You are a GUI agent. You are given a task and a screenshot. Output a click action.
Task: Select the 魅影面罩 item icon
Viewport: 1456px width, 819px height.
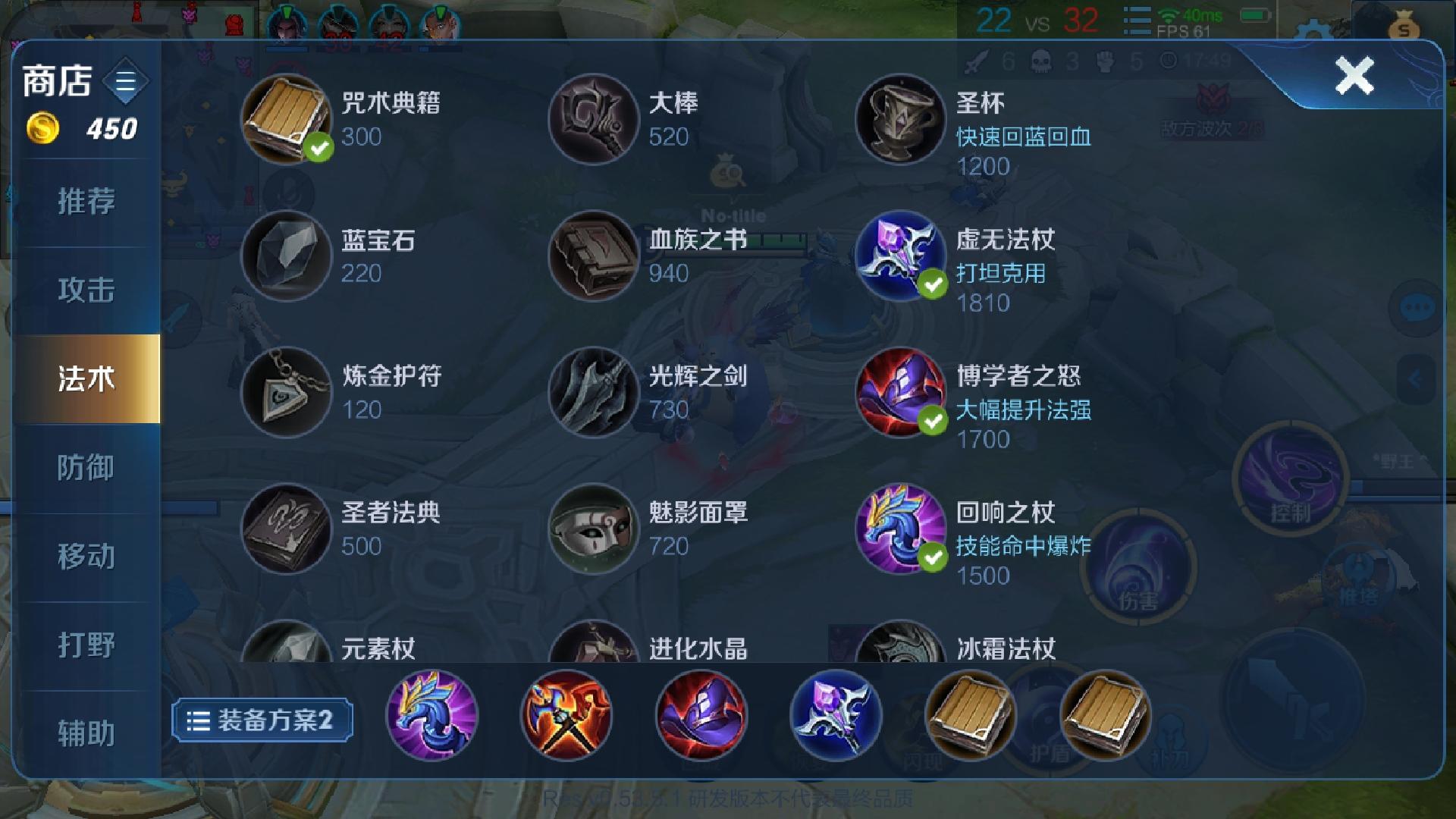tap(593, 529)
